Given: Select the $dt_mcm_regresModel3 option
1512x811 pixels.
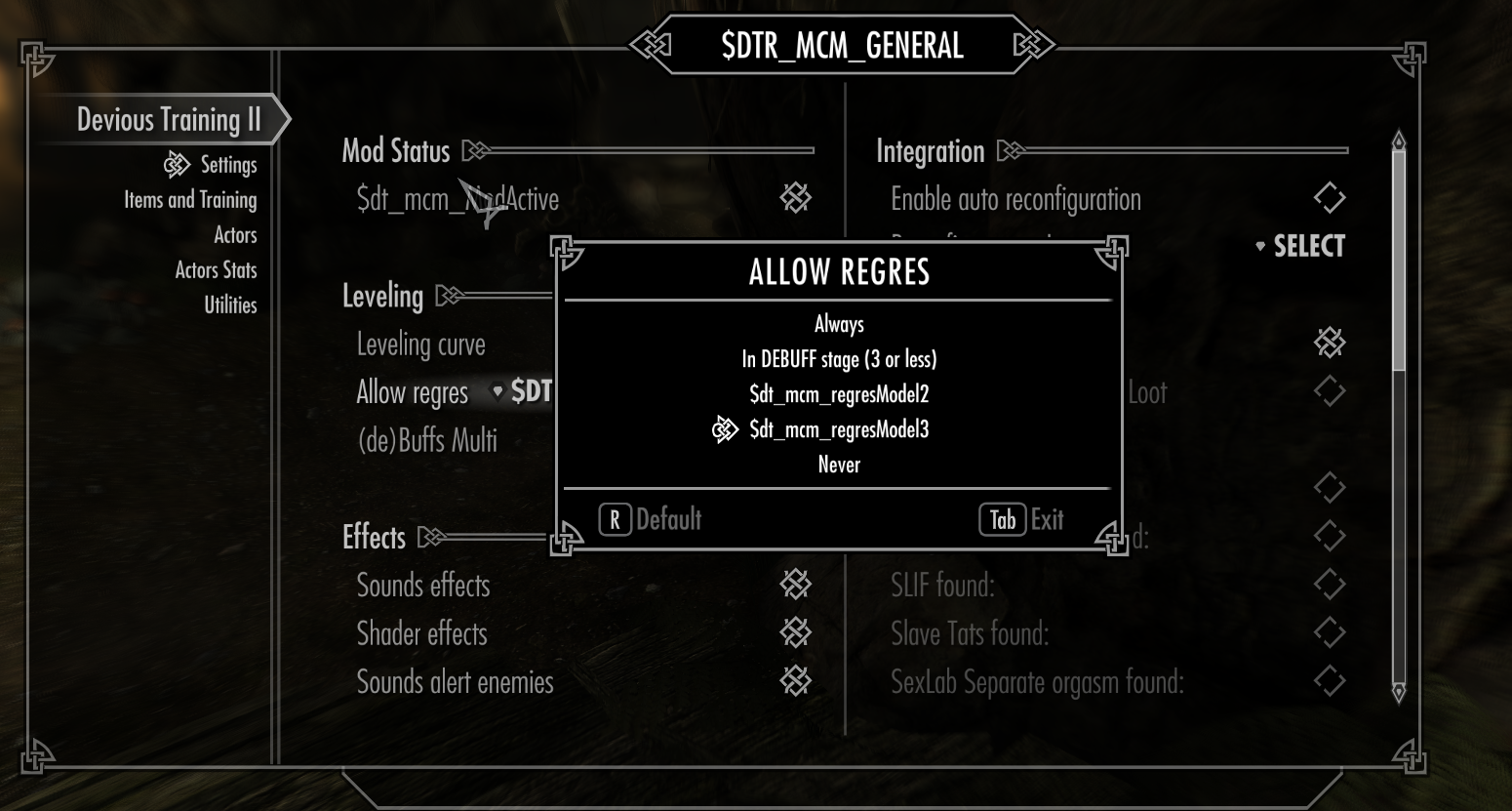Looking at the screenshot, I should [x=839, y=429].
